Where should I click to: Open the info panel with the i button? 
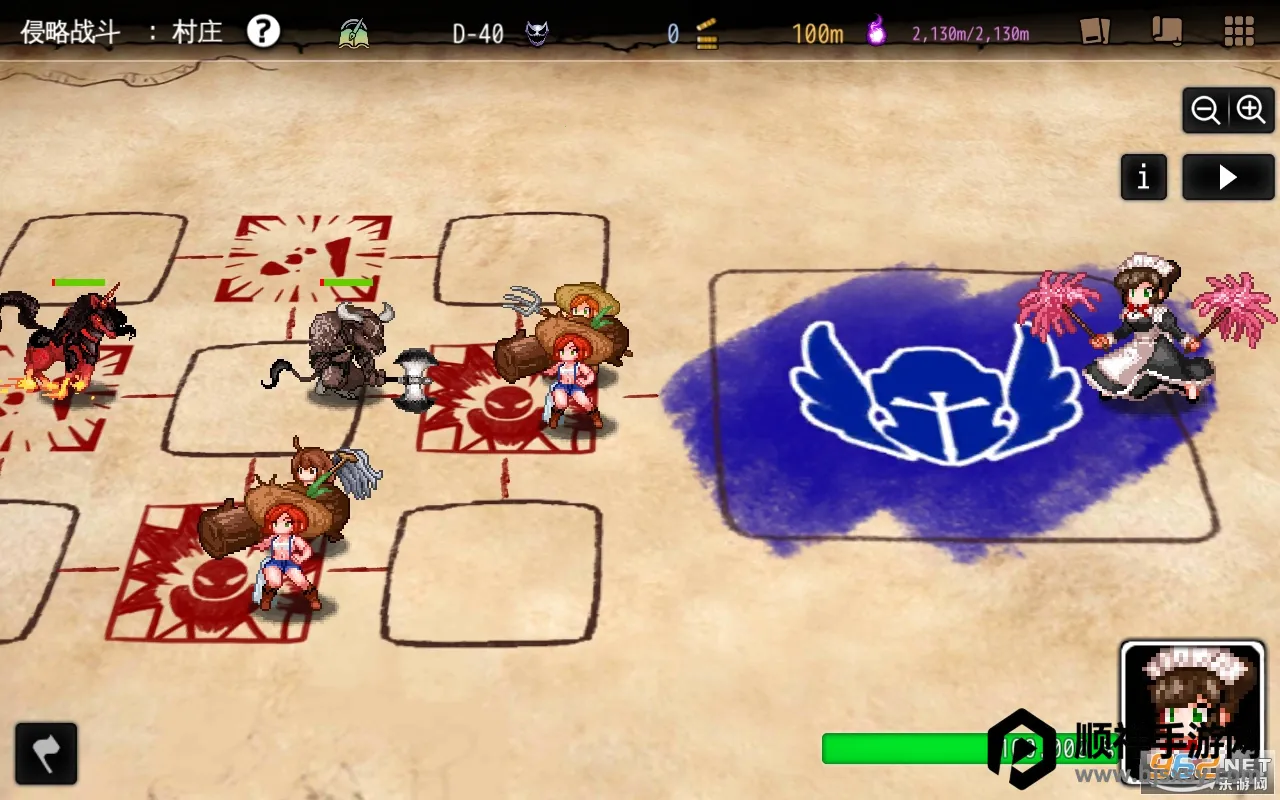point(1144,178)
